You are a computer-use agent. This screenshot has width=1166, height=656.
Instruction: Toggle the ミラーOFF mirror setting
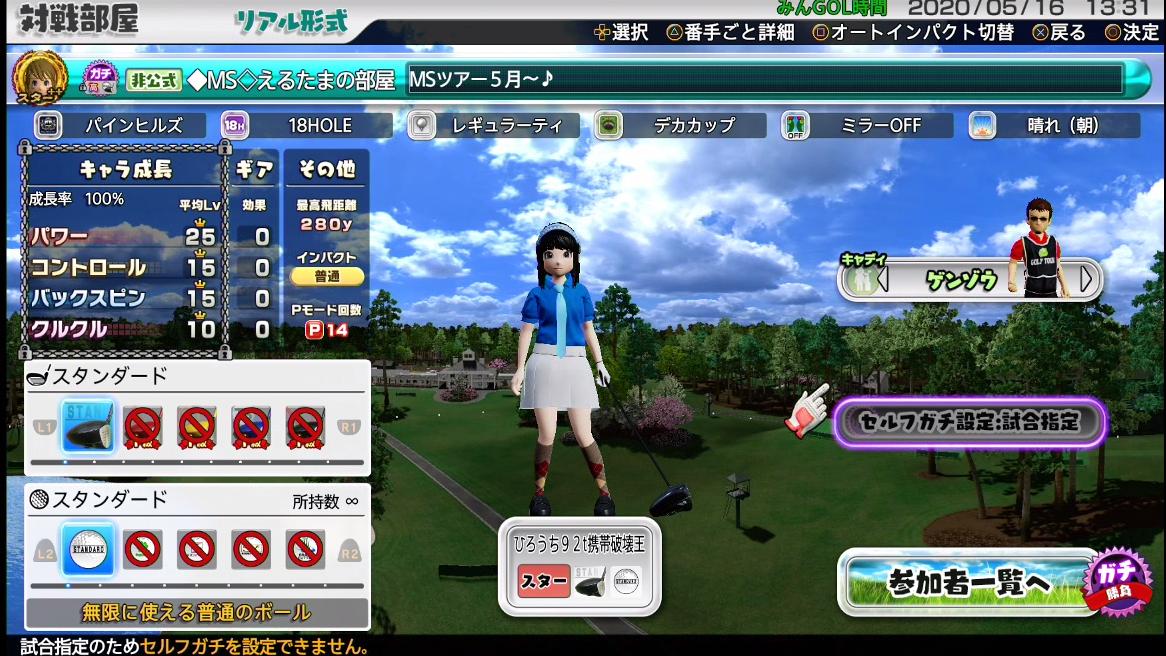click(866, 126)
